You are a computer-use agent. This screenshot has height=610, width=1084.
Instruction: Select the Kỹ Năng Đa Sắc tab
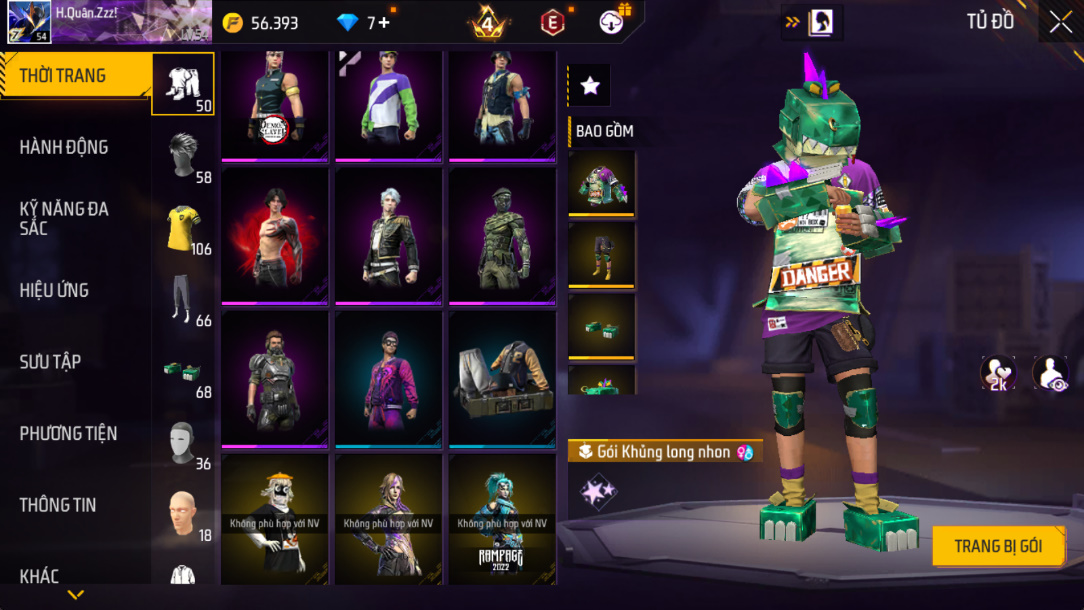pyautogui.click(x=64, y=218)
